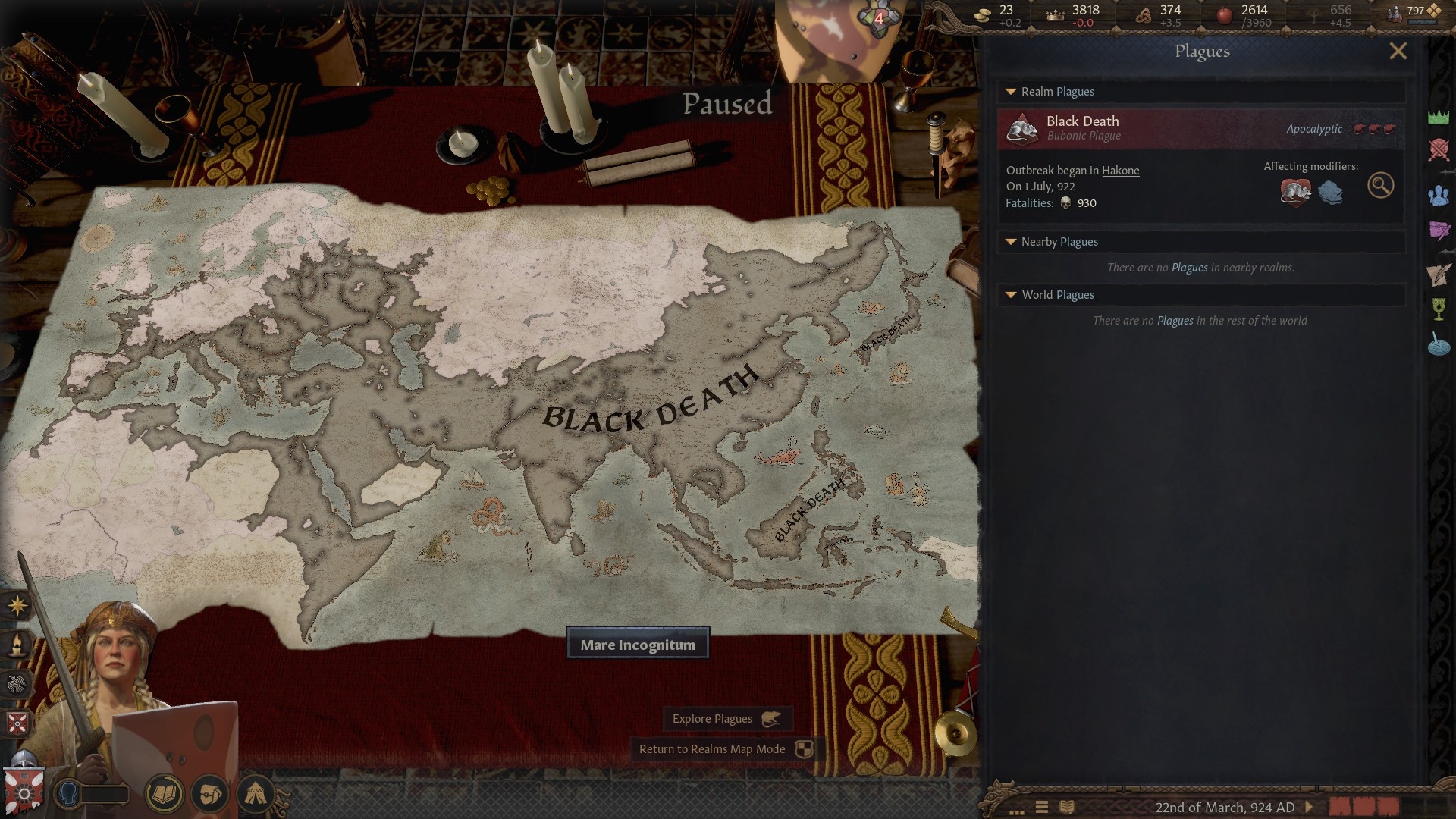Select the gold compass star map mode
Viewport: 1456px width, 819px height.
point(17,605)
